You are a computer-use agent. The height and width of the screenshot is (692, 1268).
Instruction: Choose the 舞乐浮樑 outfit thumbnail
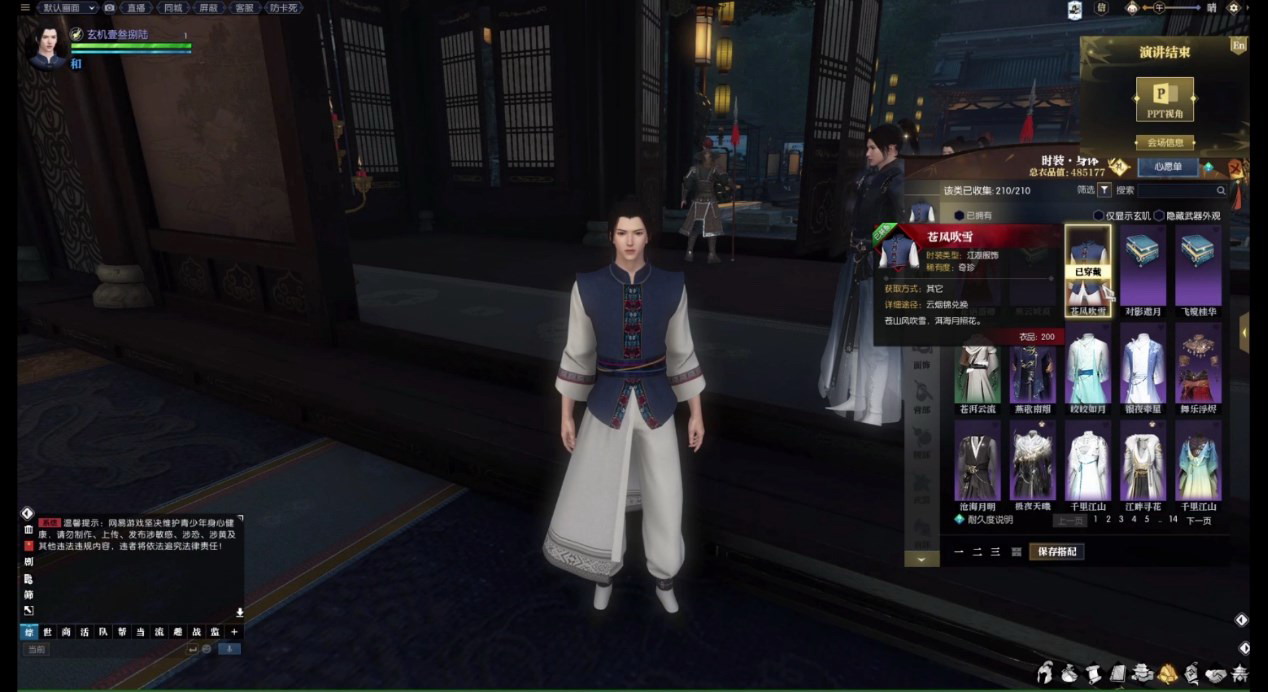(x=1197, y=368)
